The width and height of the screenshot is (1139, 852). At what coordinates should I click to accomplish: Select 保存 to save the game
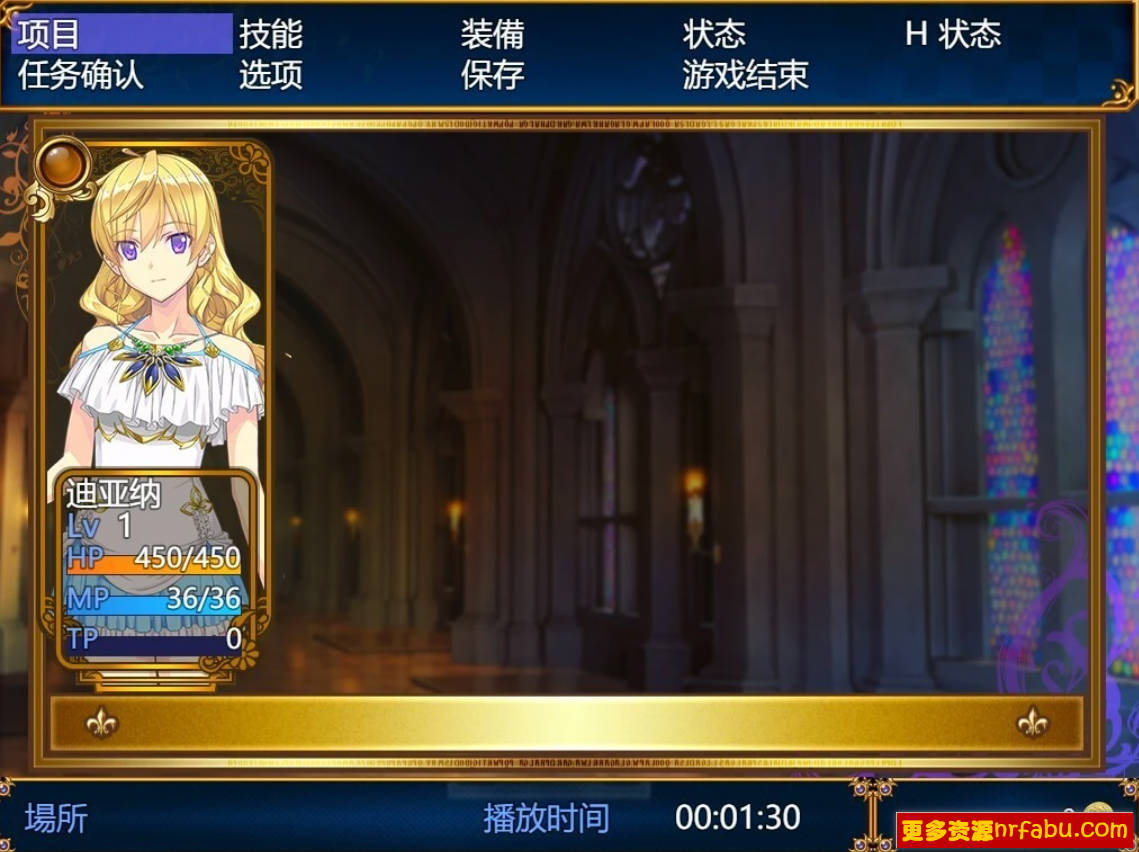492,75
